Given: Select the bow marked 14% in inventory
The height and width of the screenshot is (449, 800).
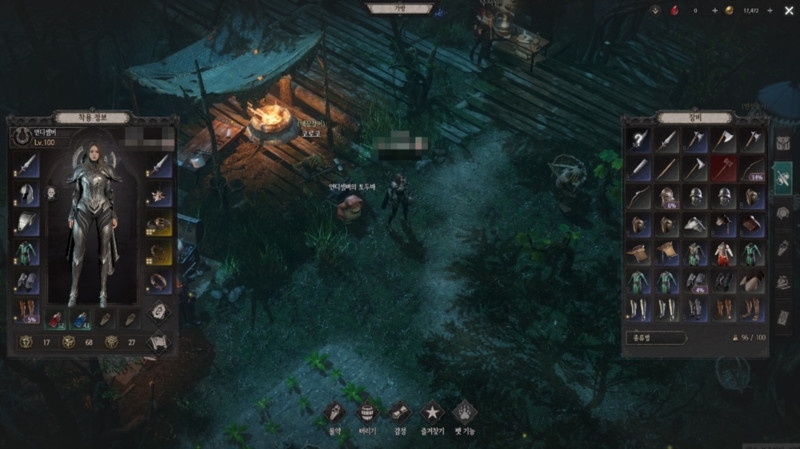Looking at the screenshot, I should pos(752,169).
